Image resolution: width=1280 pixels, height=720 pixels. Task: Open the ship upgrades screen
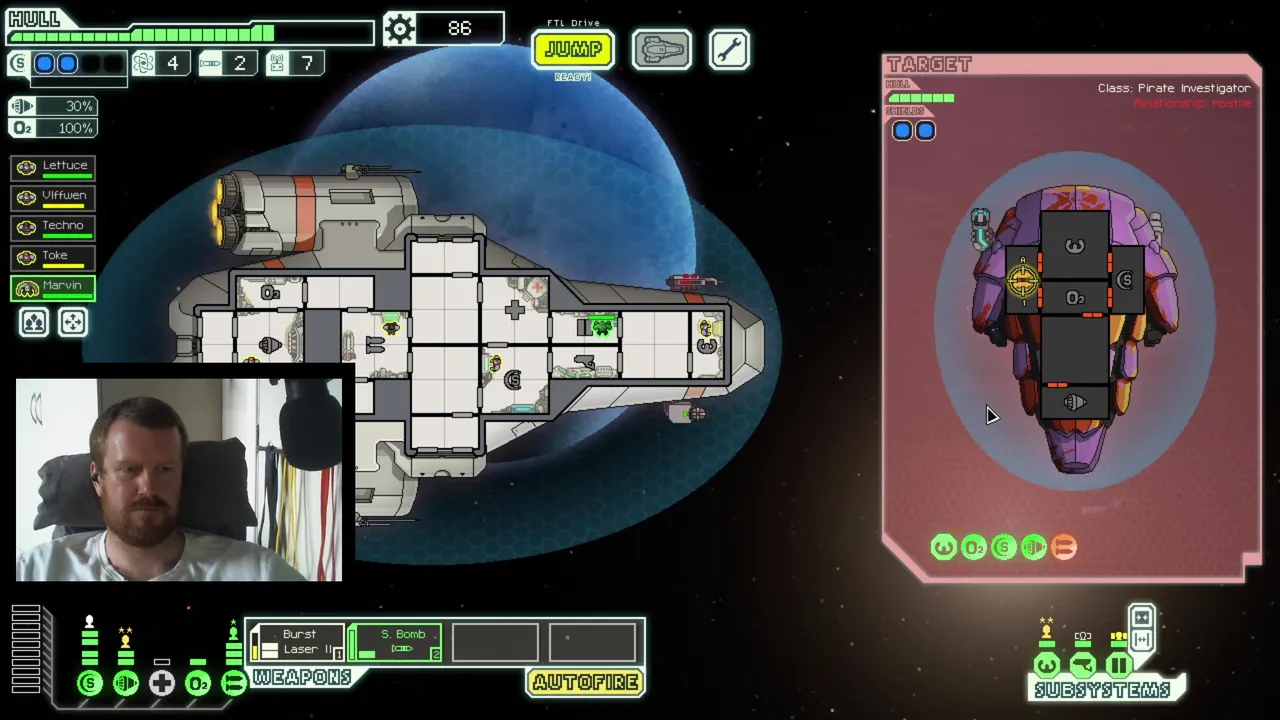pos(661,49)
